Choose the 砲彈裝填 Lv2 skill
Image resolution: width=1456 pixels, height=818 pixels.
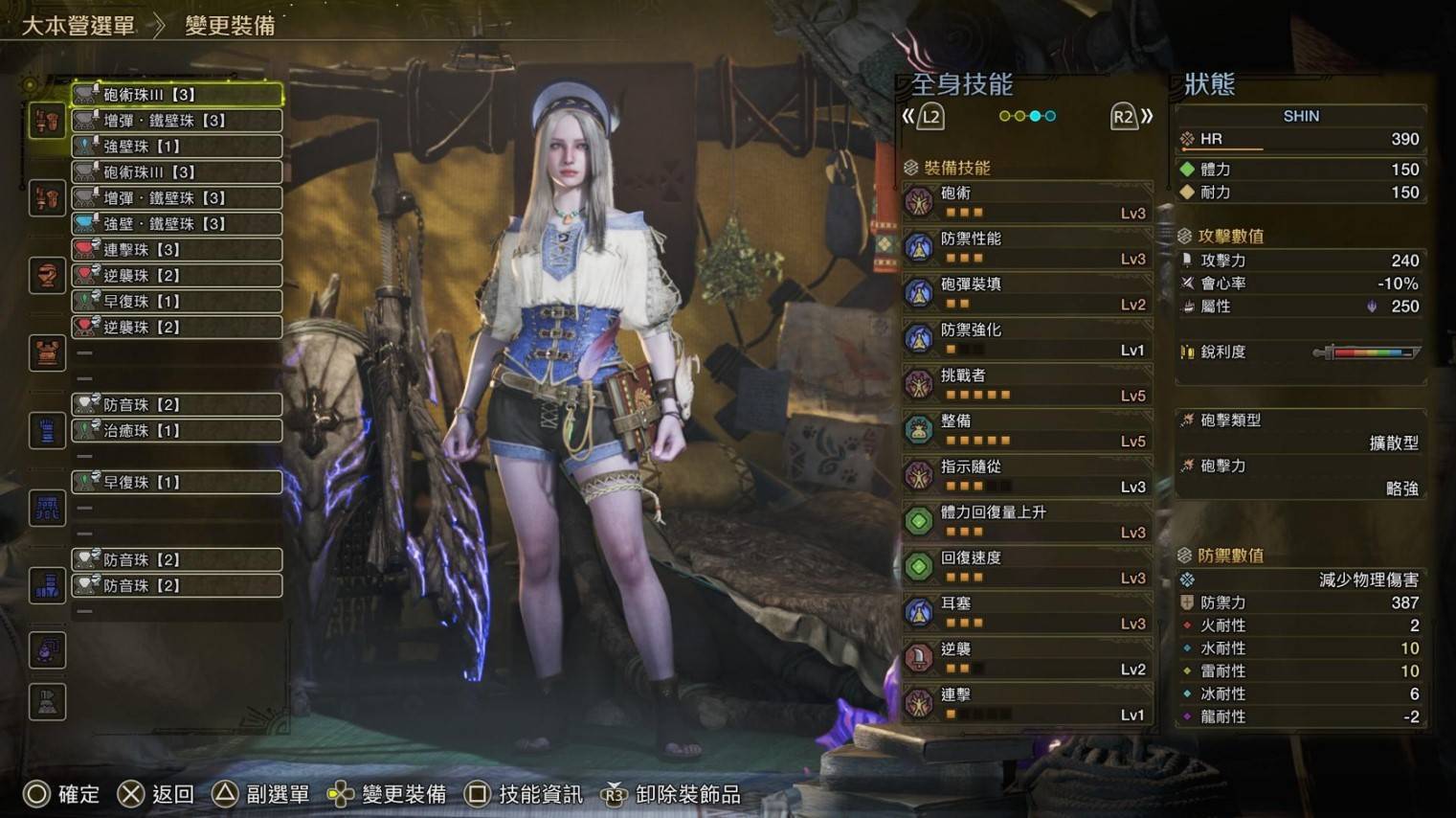(1026, 293)
